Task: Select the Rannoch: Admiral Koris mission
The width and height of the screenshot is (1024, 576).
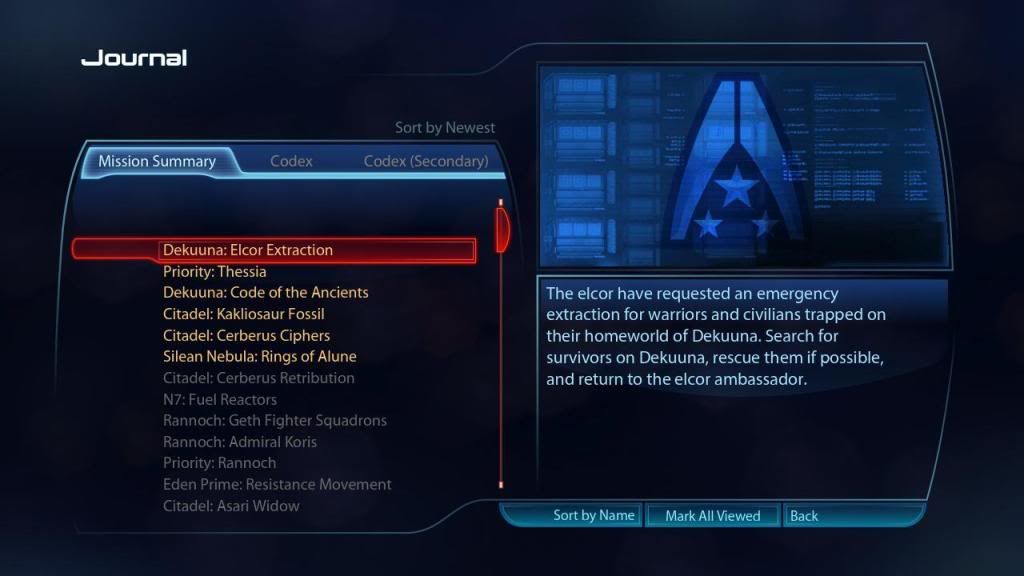Action: pyautogui.click(x=241, y=441)
